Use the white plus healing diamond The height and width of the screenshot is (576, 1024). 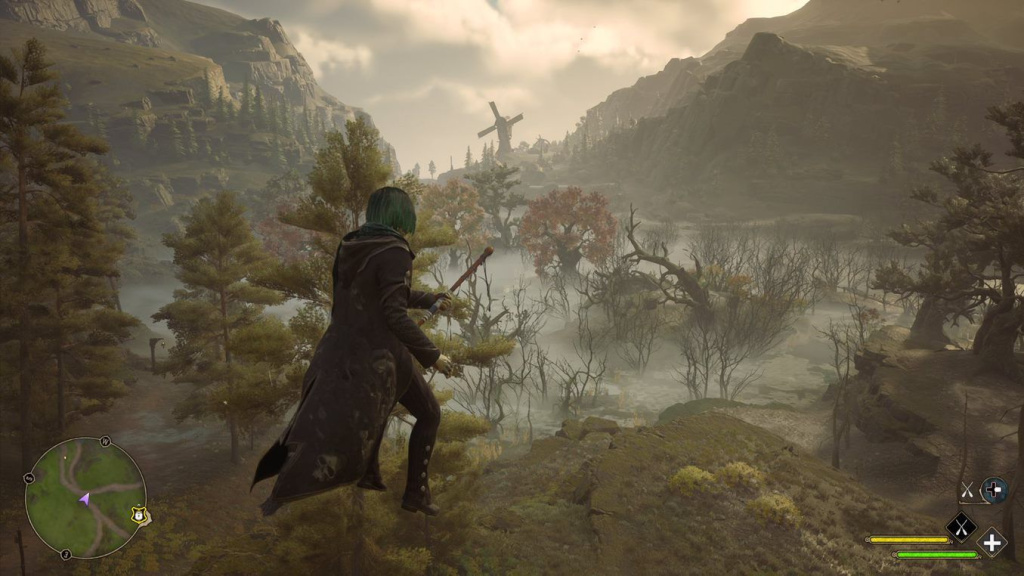991,542
